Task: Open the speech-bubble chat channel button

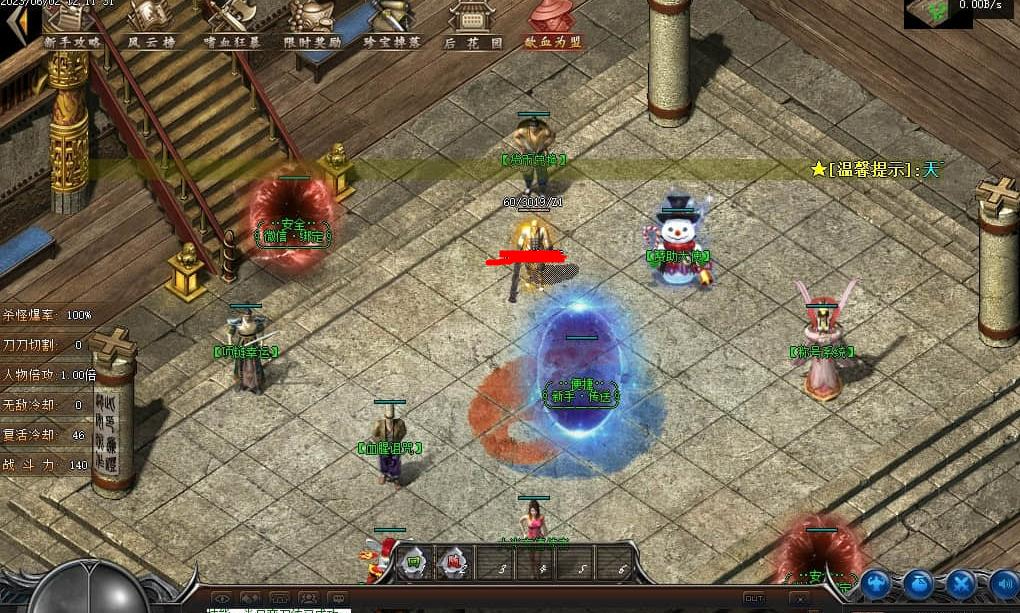Action: click(338, 599)
